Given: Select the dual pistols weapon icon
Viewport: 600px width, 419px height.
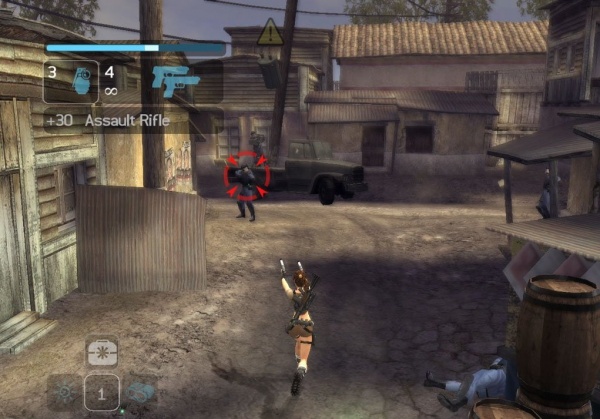Looking at the screenshot, I should [x=175, y=81].
